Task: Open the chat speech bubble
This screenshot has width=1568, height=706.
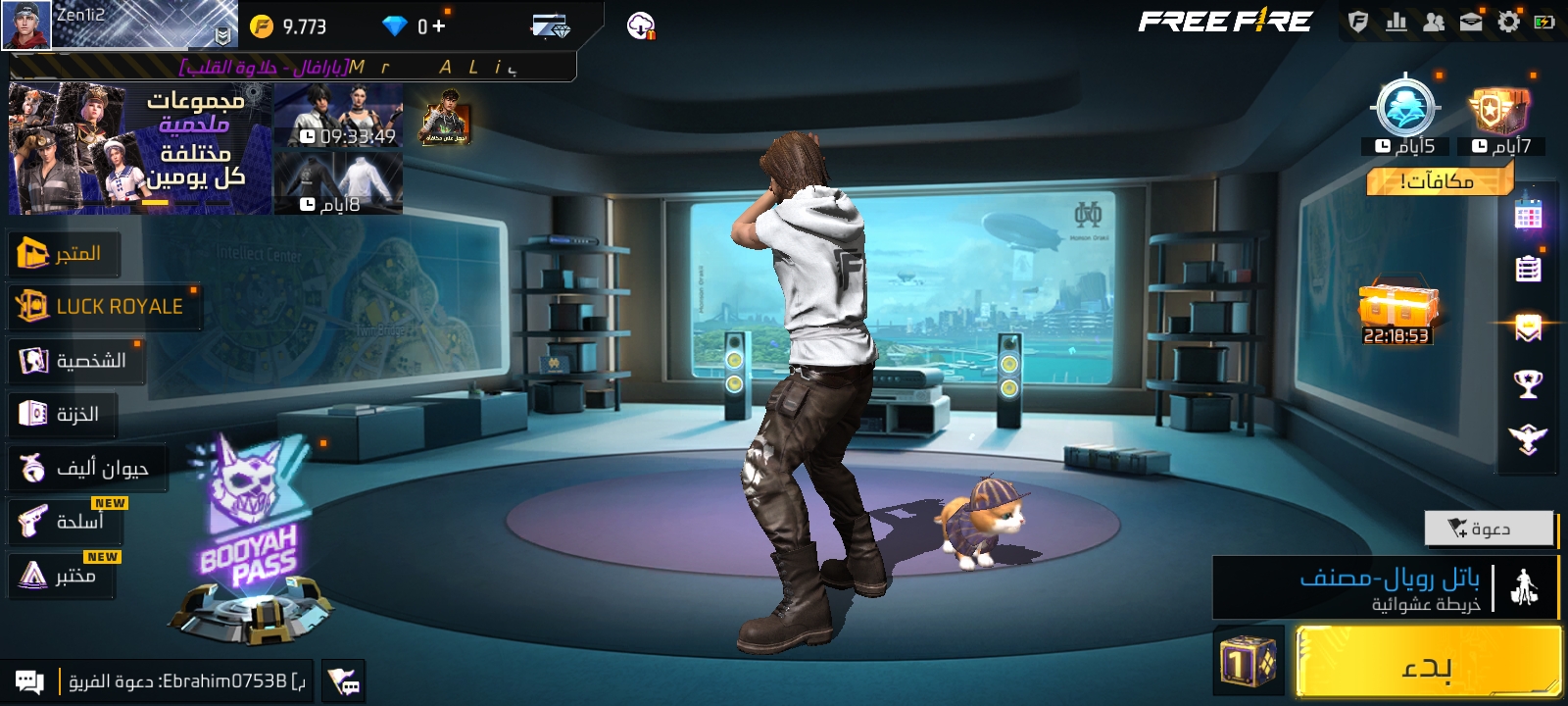Action: point(29,681)
